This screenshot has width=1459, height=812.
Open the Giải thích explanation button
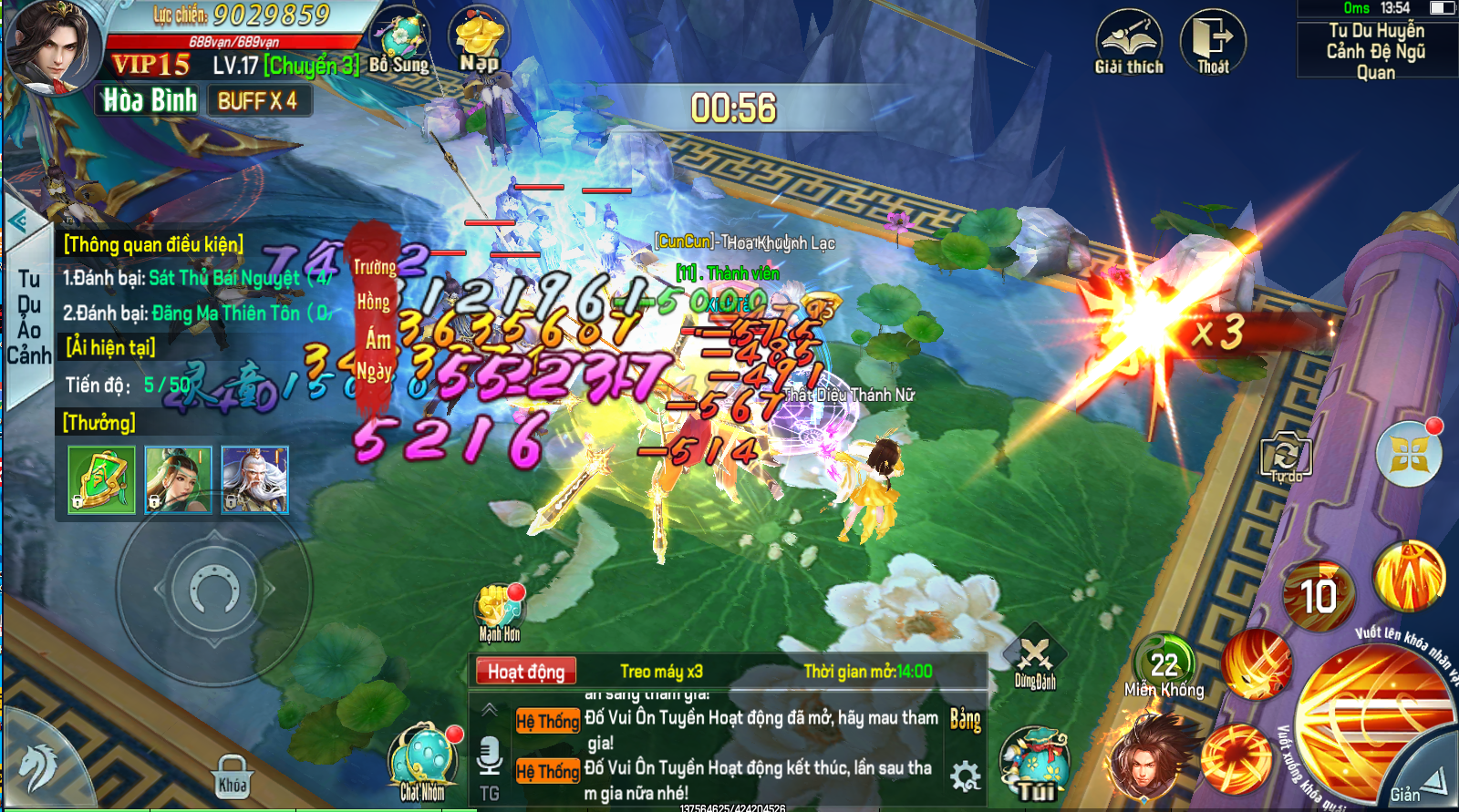(1129, 42)
